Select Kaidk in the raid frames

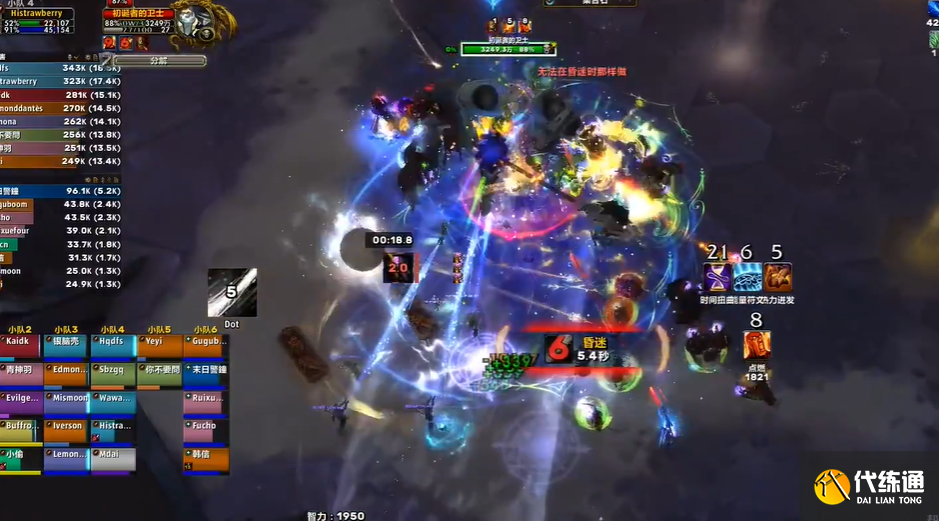coord(20,345)
